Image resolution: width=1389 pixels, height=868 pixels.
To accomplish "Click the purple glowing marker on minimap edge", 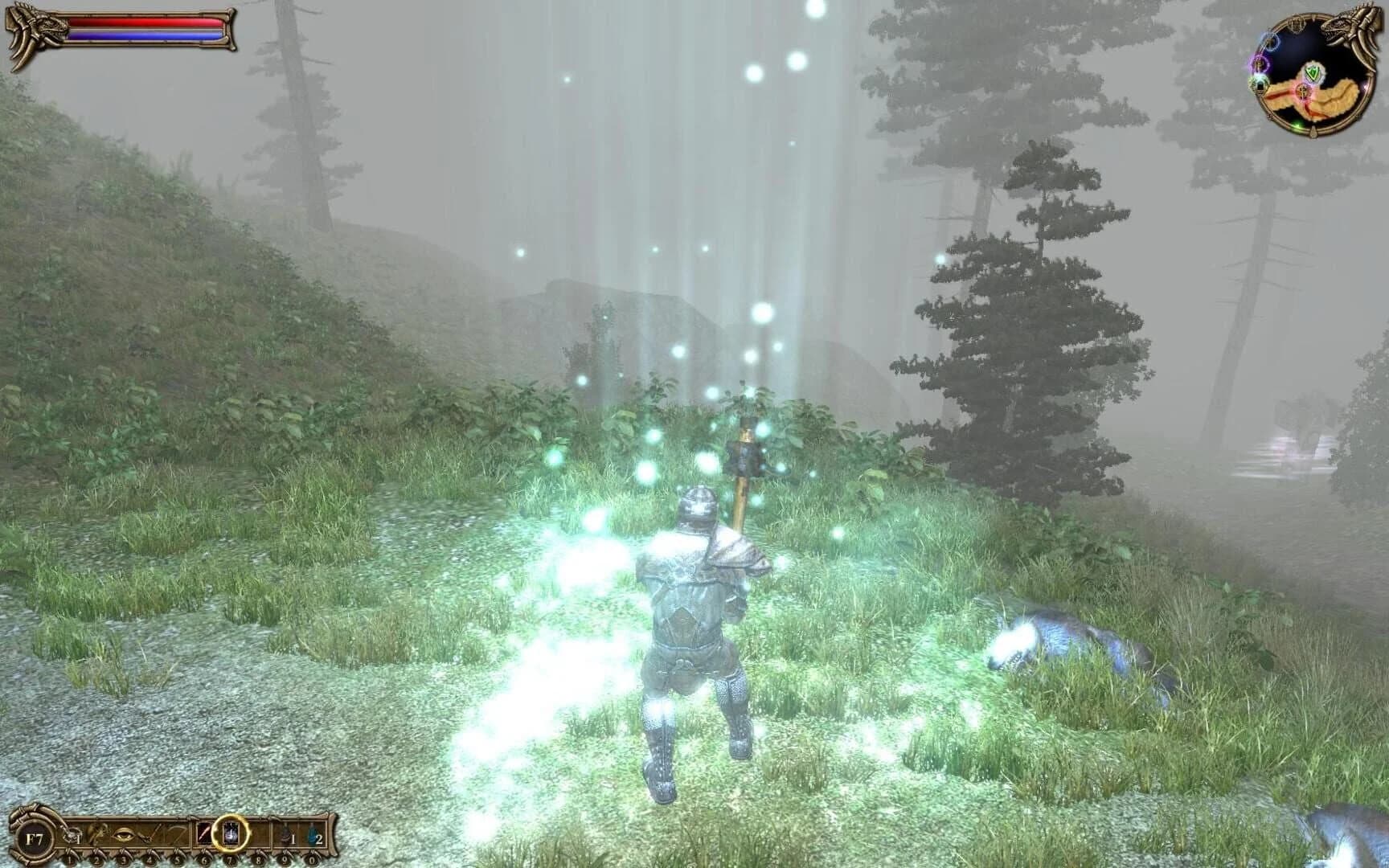I will (x=1260, y=63).
